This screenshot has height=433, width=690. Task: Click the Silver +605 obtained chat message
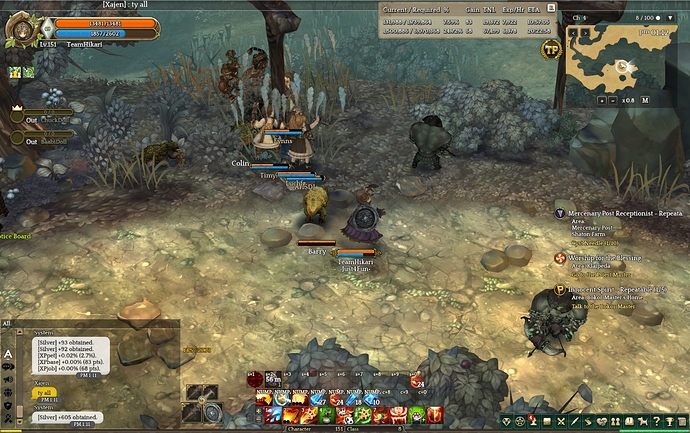(x=66, y=416)
